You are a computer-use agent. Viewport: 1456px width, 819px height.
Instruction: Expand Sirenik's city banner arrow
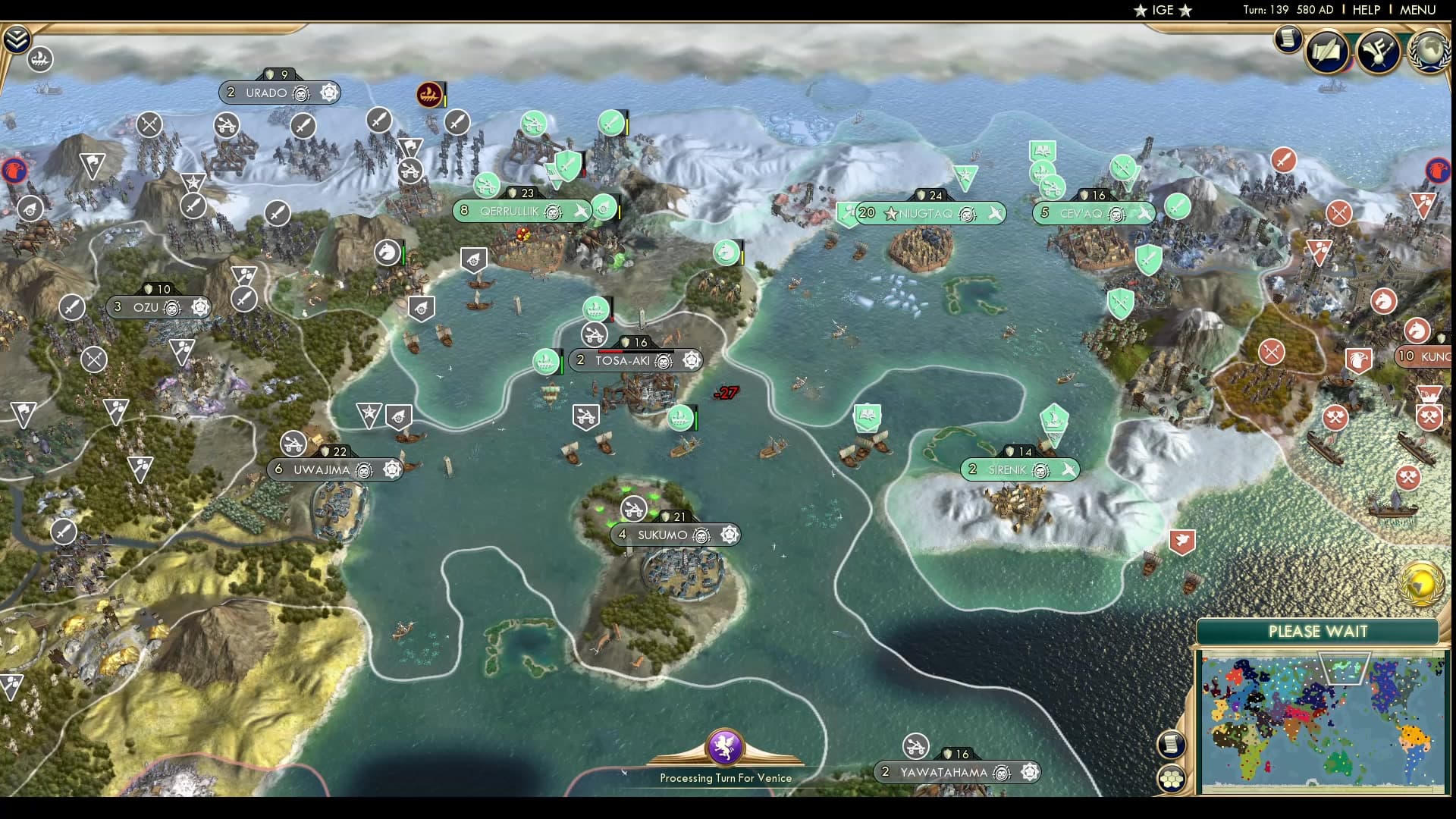tap(1069, 469)
